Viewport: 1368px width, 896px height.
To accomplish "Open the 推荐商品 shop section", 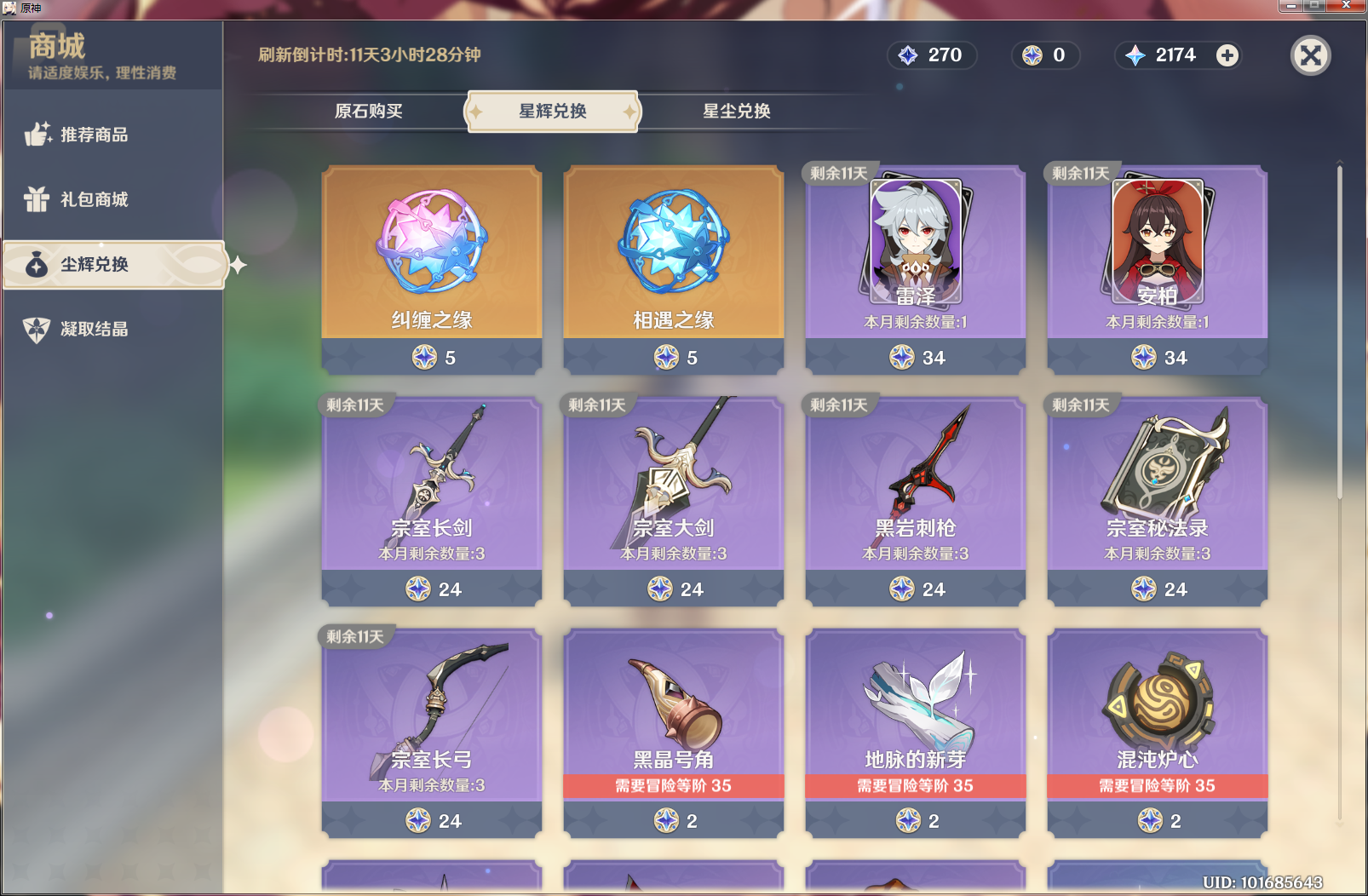I will coord(94,135).
